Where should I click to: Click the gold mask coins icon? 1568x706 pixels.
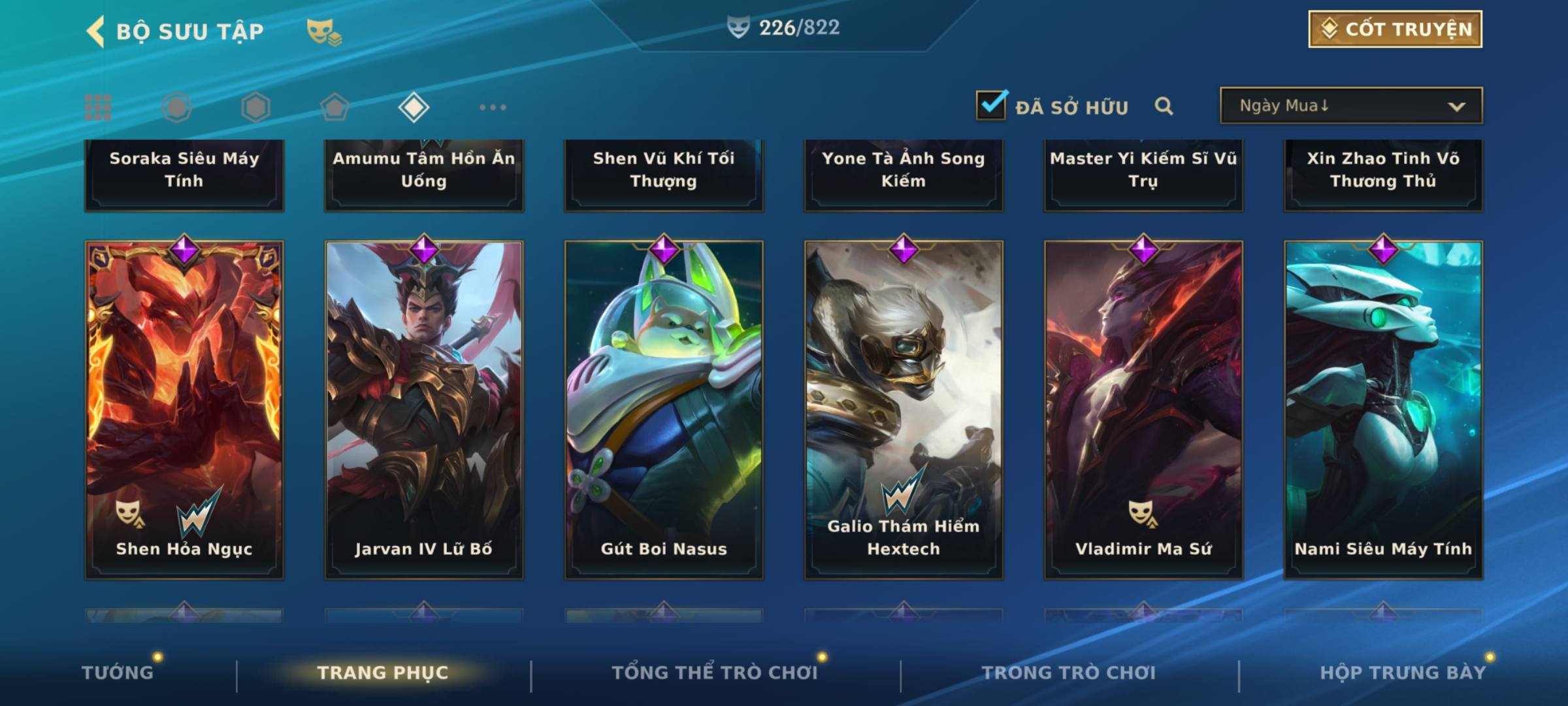(323, 31)
